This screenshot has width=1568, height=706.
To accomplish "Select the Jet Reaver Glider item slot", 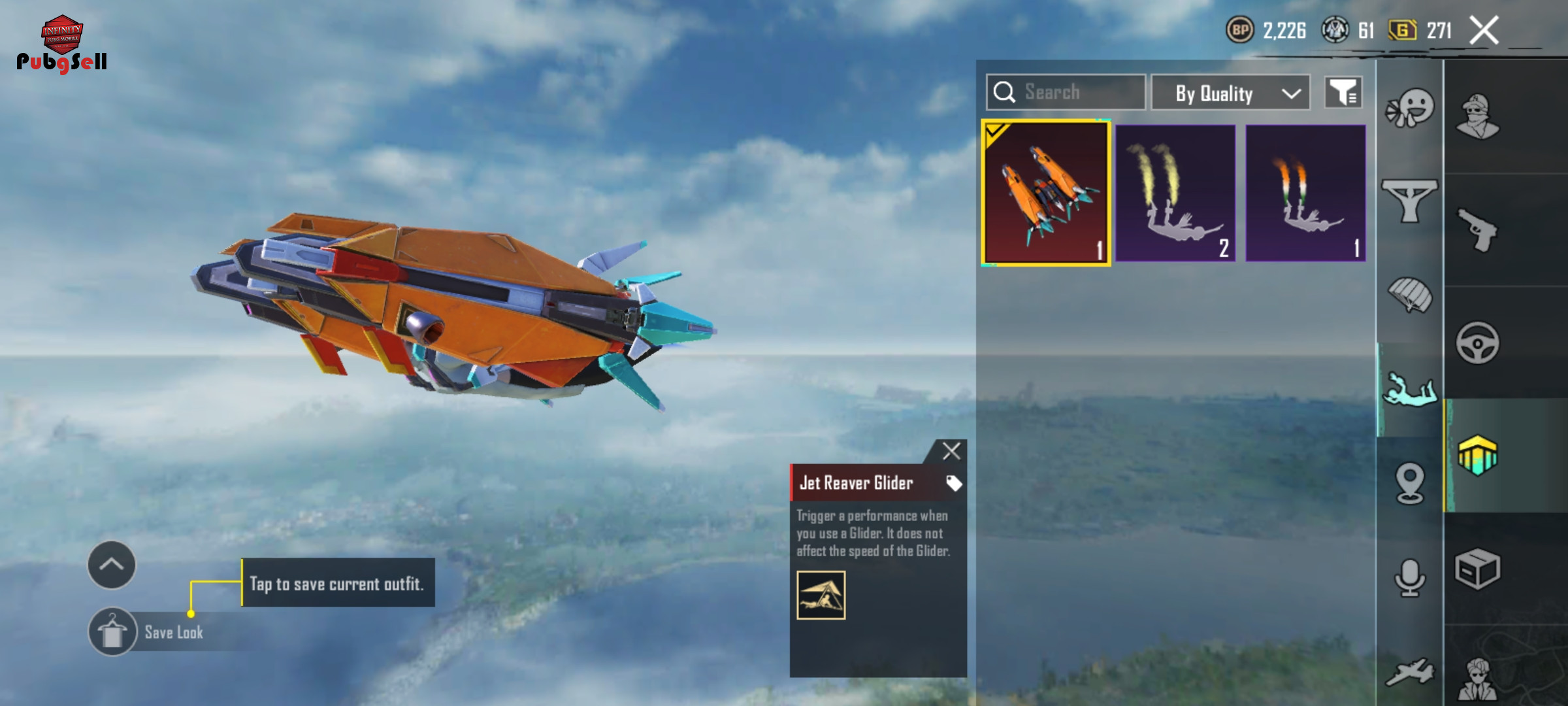I will tap(1045, 193).
